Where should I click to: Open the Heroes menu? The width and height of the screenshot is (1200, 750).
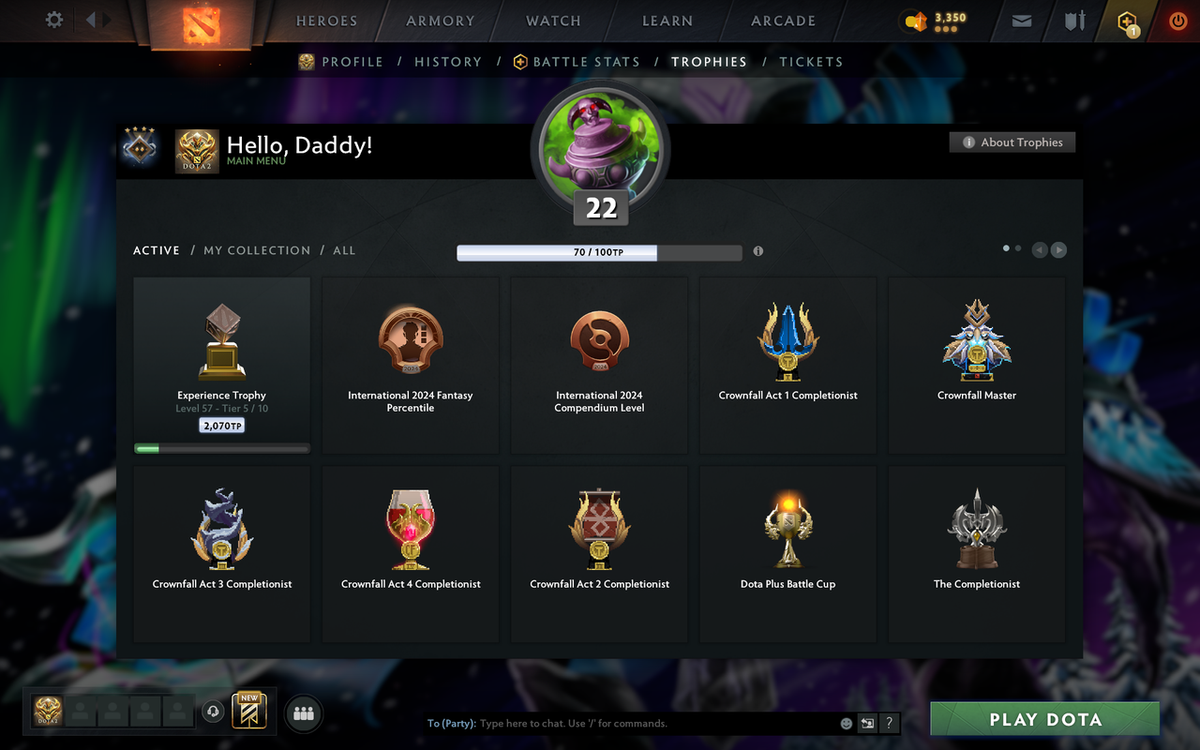[326, 21]
